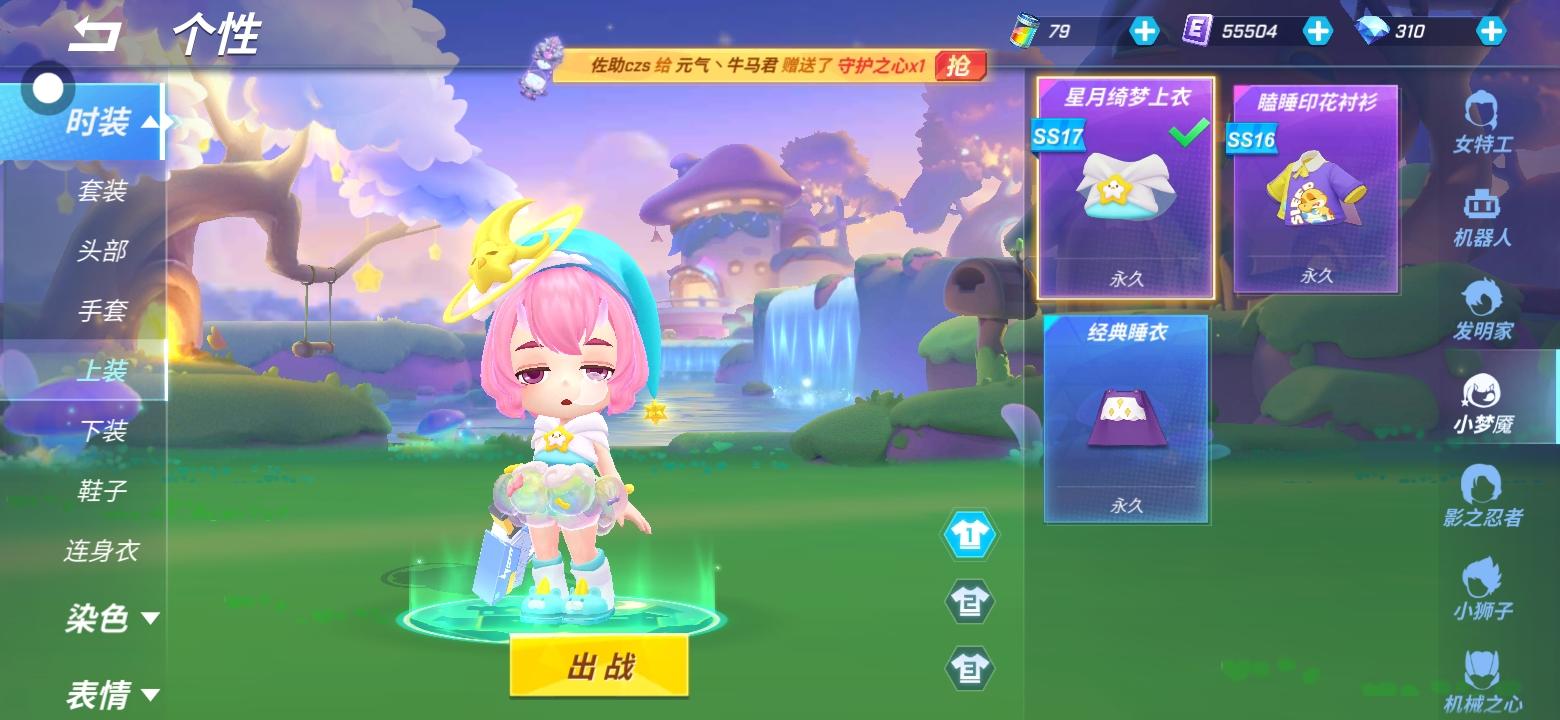Switch to the 下装 tab
This screenshot has width=1560, height=720.
[106, 430]
